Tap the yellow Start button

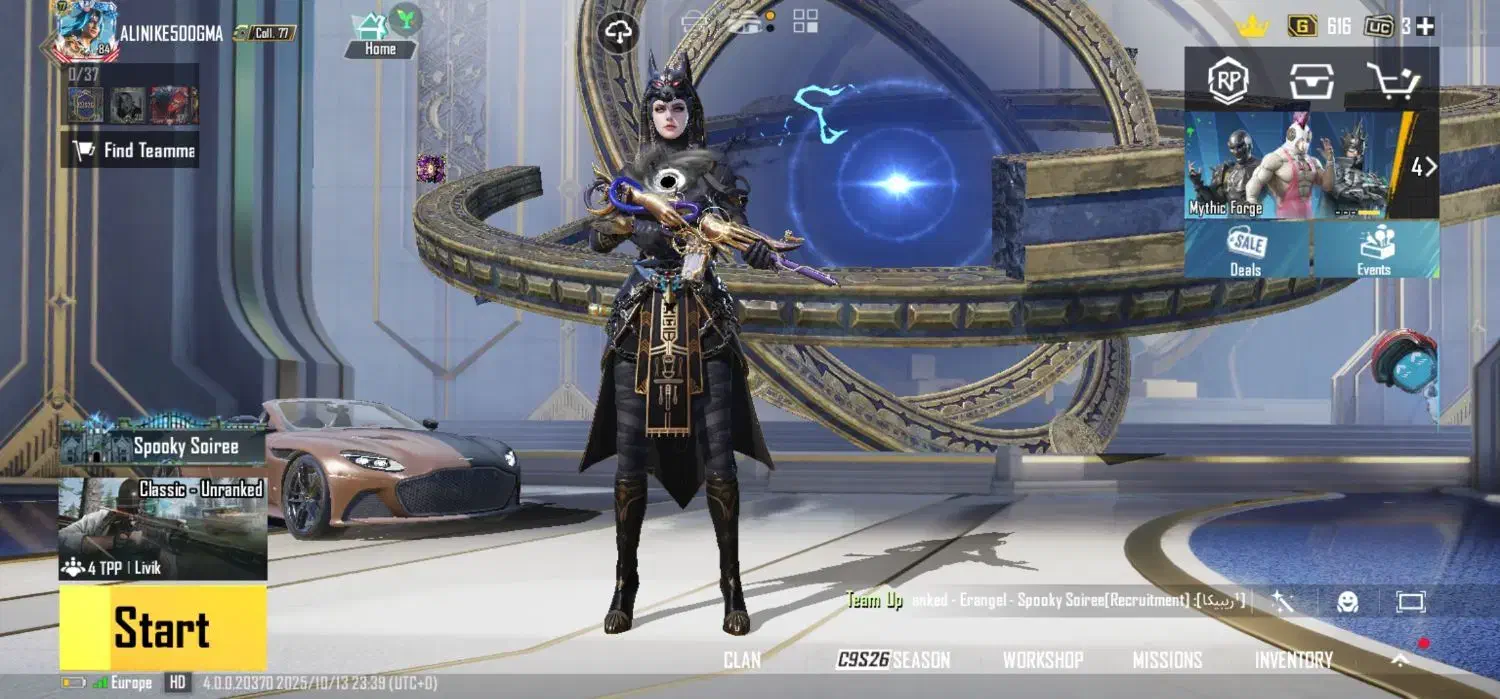(x=163, y=628)
